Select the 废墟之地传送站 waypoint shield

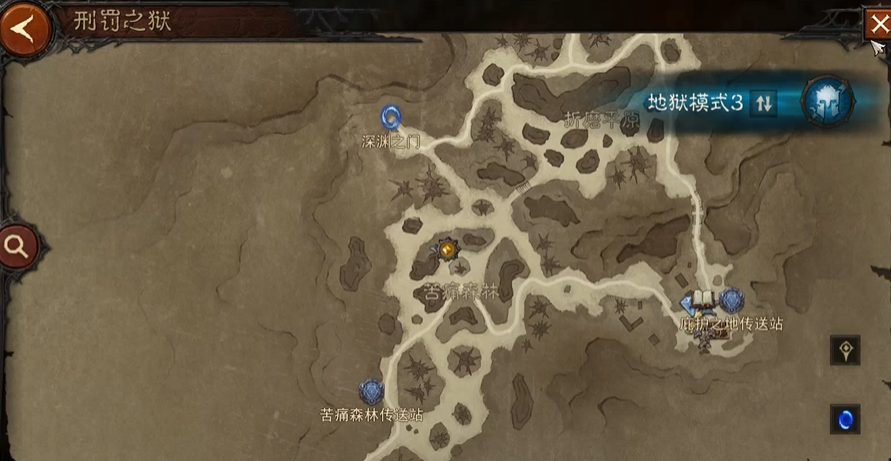[731, 300]
